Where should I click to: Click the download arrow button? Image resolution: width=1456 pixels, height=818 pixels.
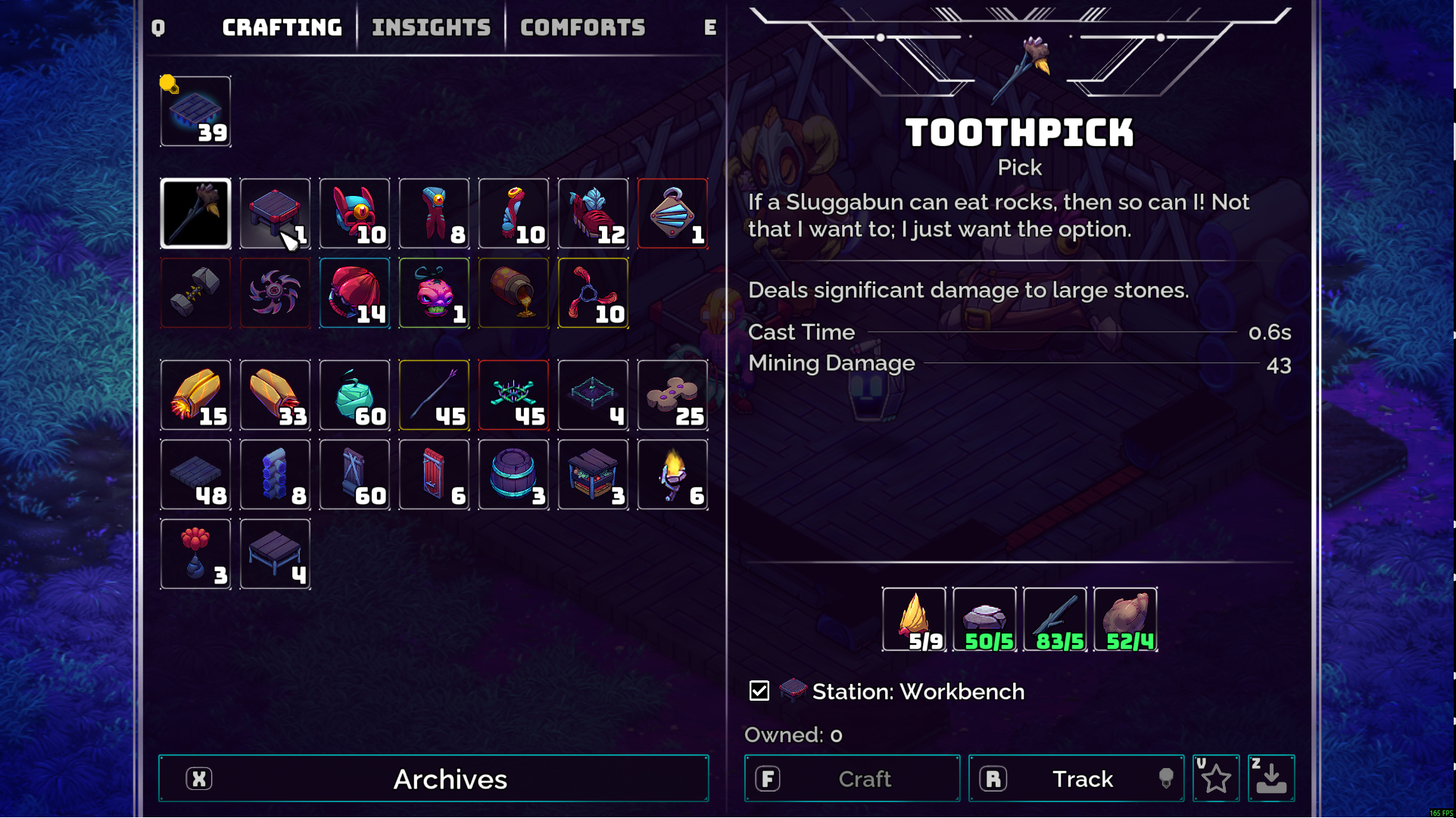tap(1271, 779)
